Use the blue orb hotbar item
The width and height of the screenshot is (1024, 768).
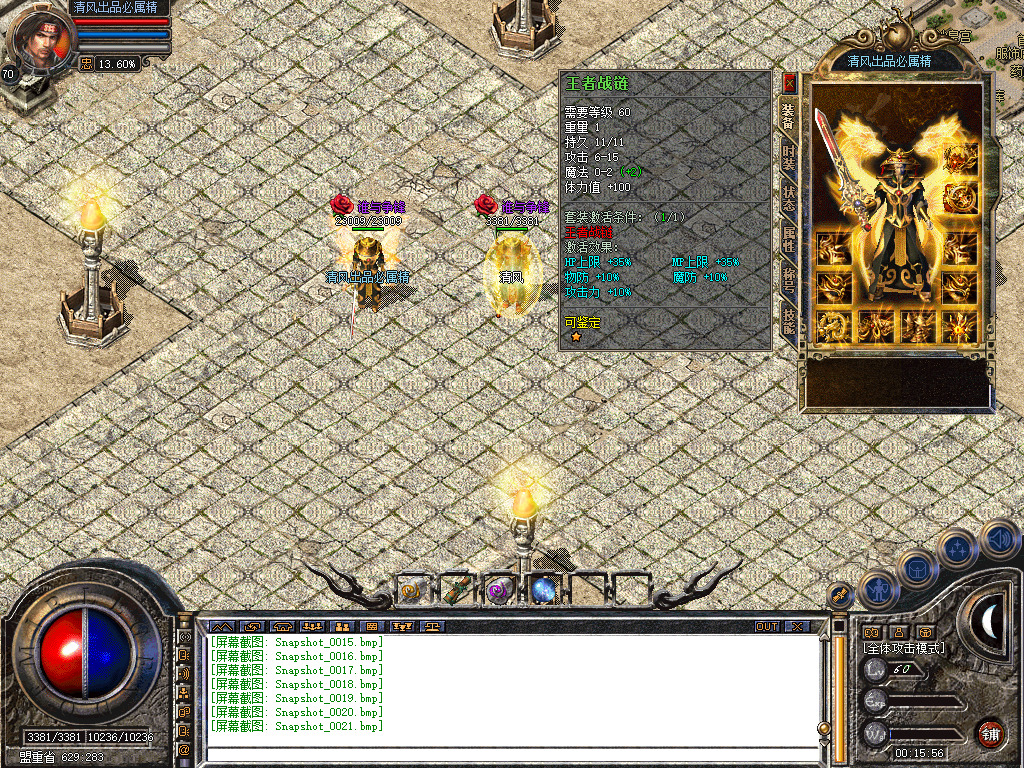click(543, 591)
